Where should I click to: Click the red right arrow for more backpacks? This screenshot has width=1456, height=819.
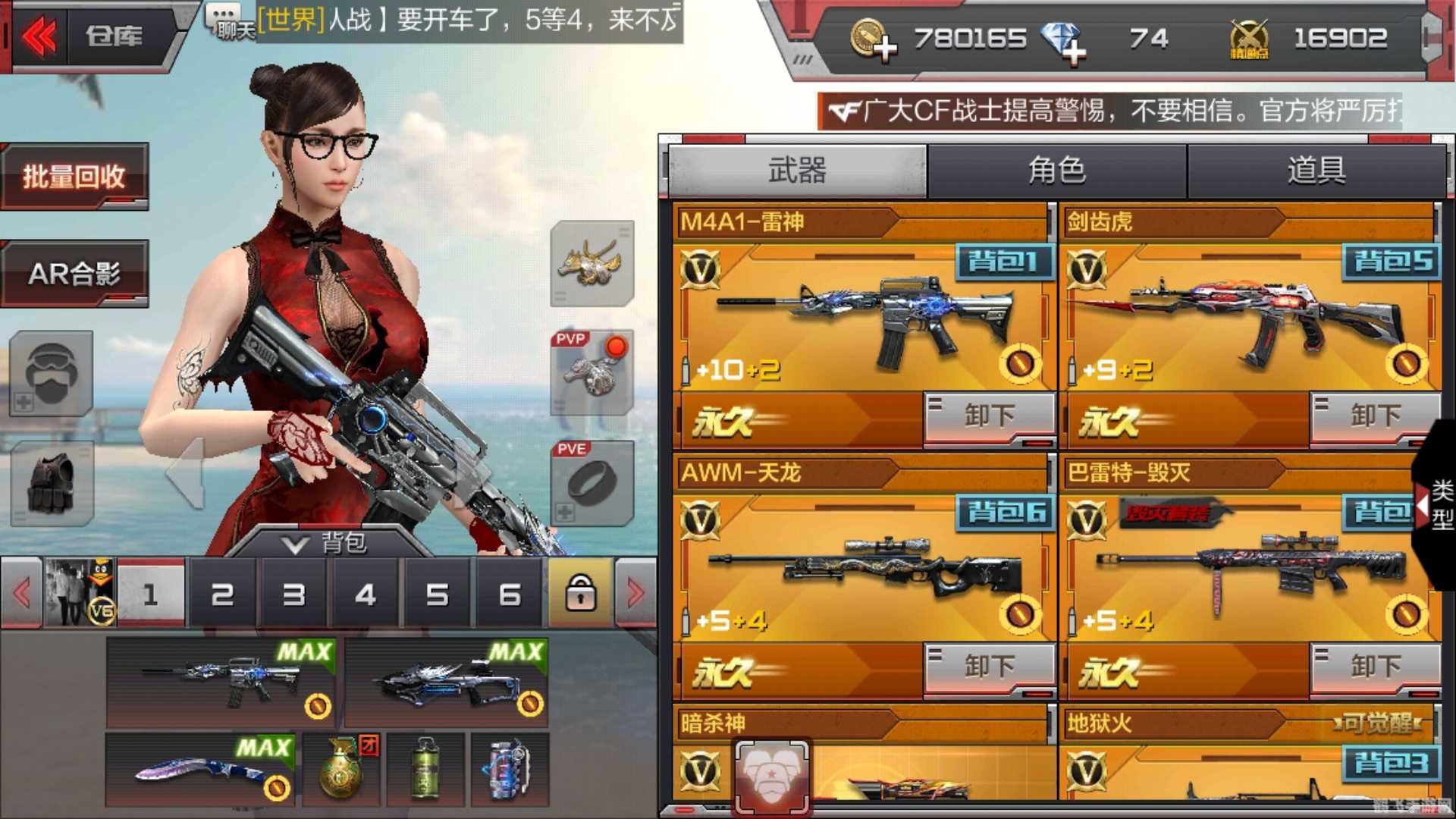pos(634,595)
